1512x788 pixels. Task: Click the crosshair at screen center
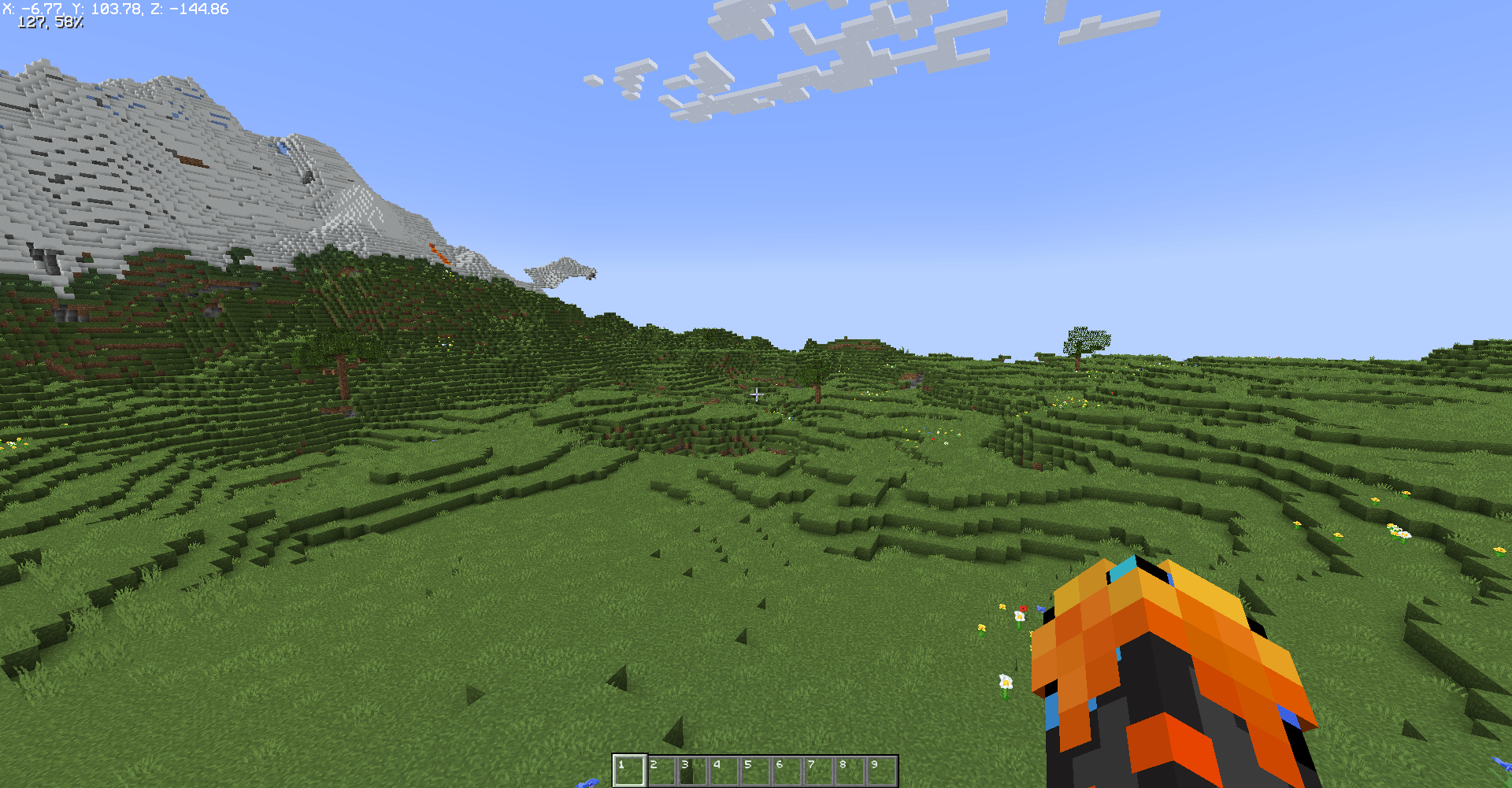pyautogui.click(x=758, y=394)
